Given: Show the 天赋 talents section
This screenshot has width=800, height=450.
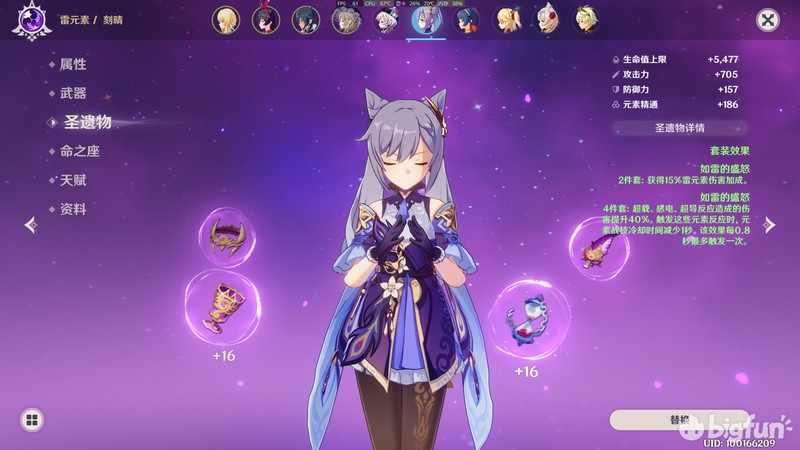Looking at the screenshot, I should coord(73,180).
